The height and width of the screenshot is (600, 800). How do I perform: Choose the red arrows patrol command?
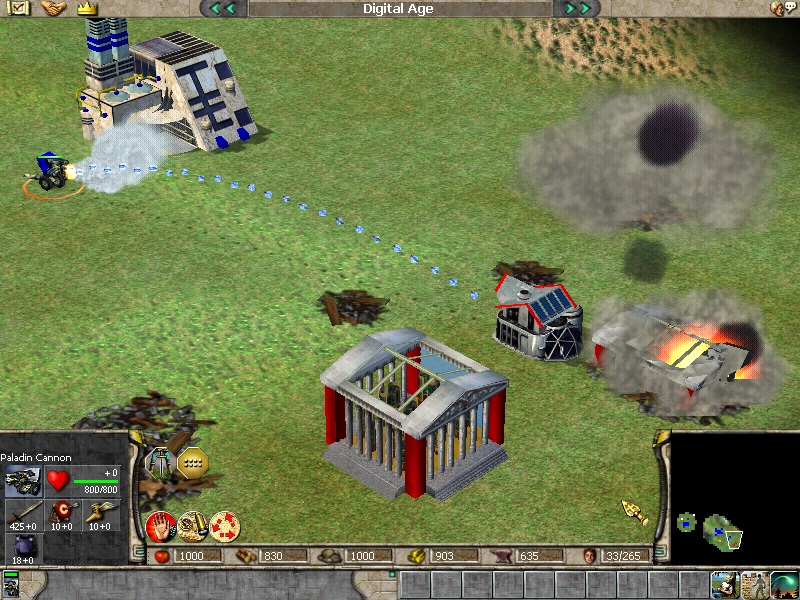tap(224, 525)
